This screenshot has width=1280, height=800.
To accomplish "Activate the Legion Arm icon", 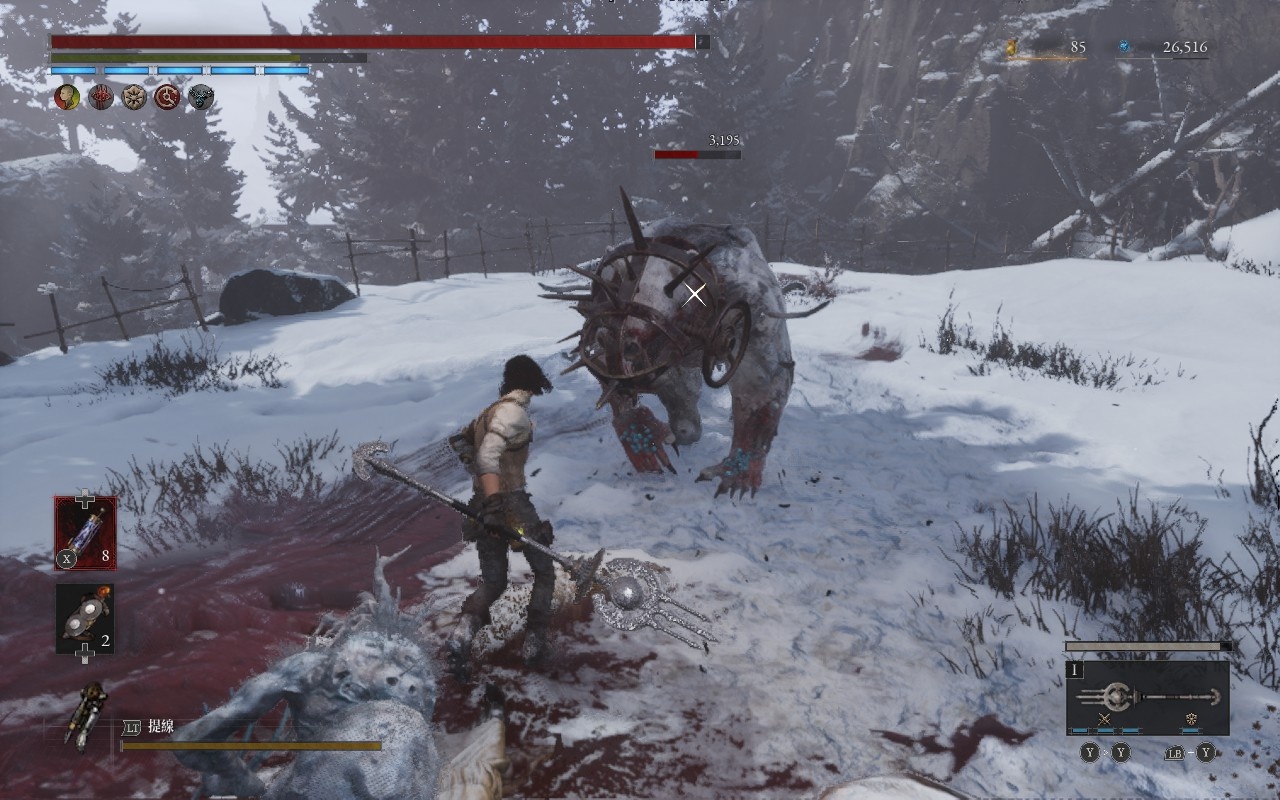I will click(x=86, y=714).
